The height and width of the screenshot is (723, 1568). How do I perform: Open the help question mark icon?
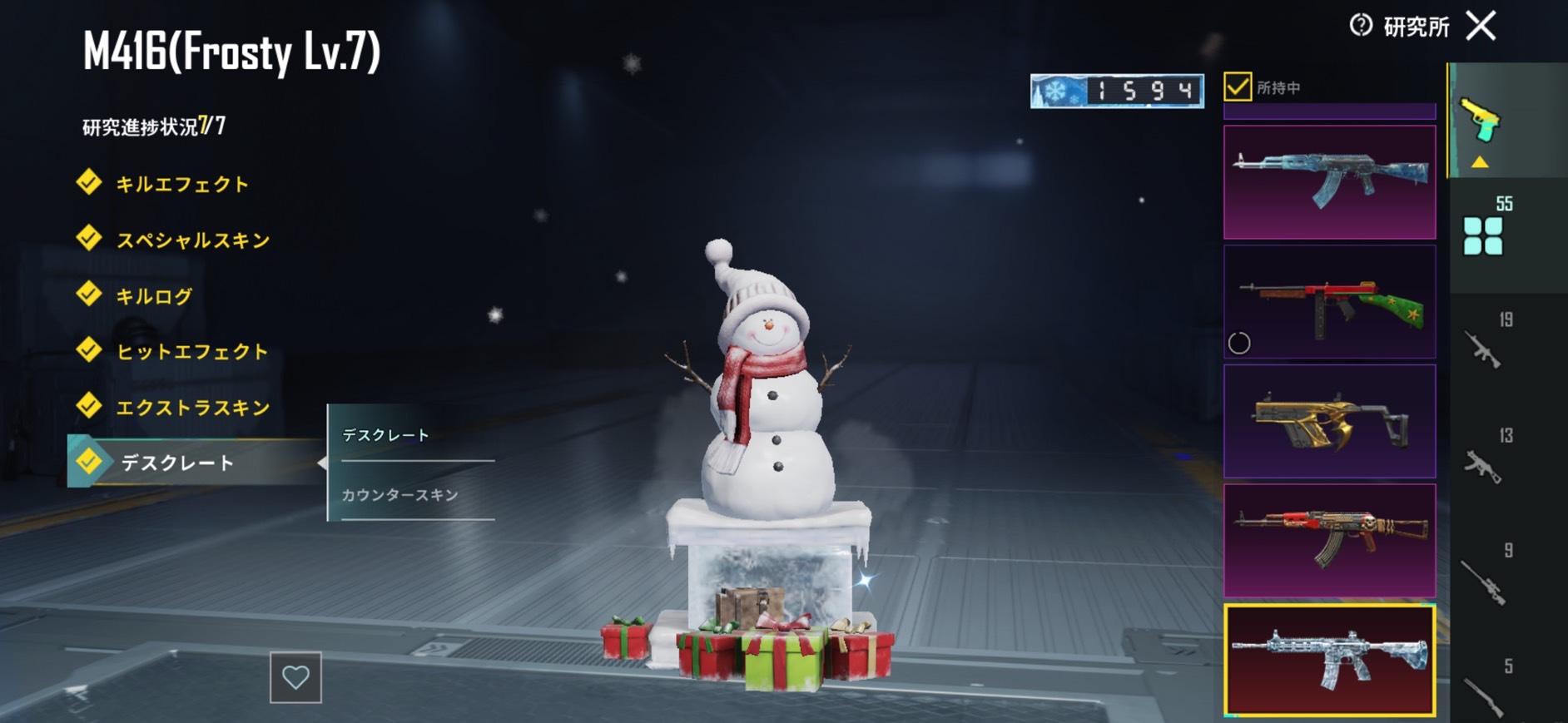point(1360,26)
